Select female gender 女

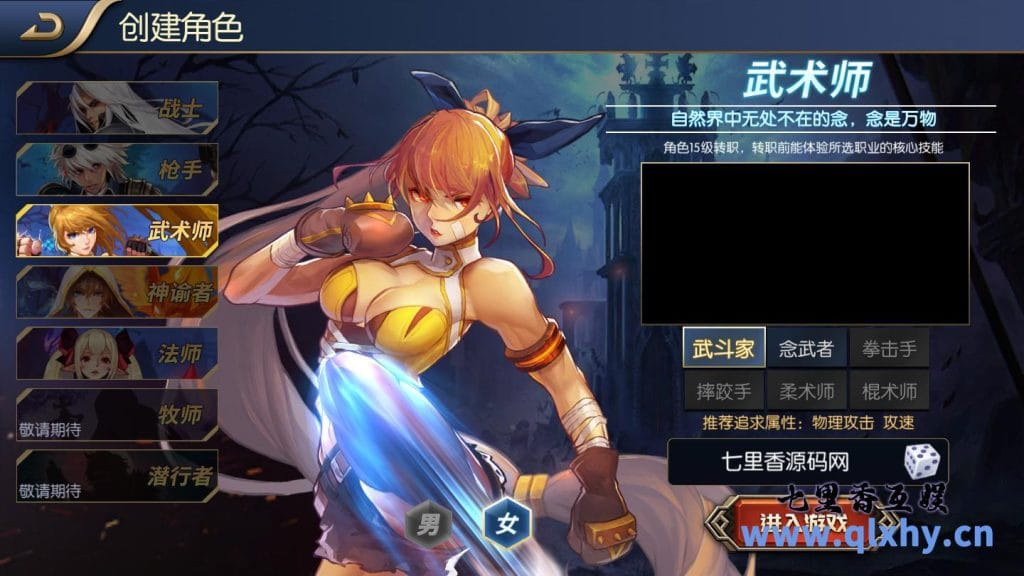(507, 524)
